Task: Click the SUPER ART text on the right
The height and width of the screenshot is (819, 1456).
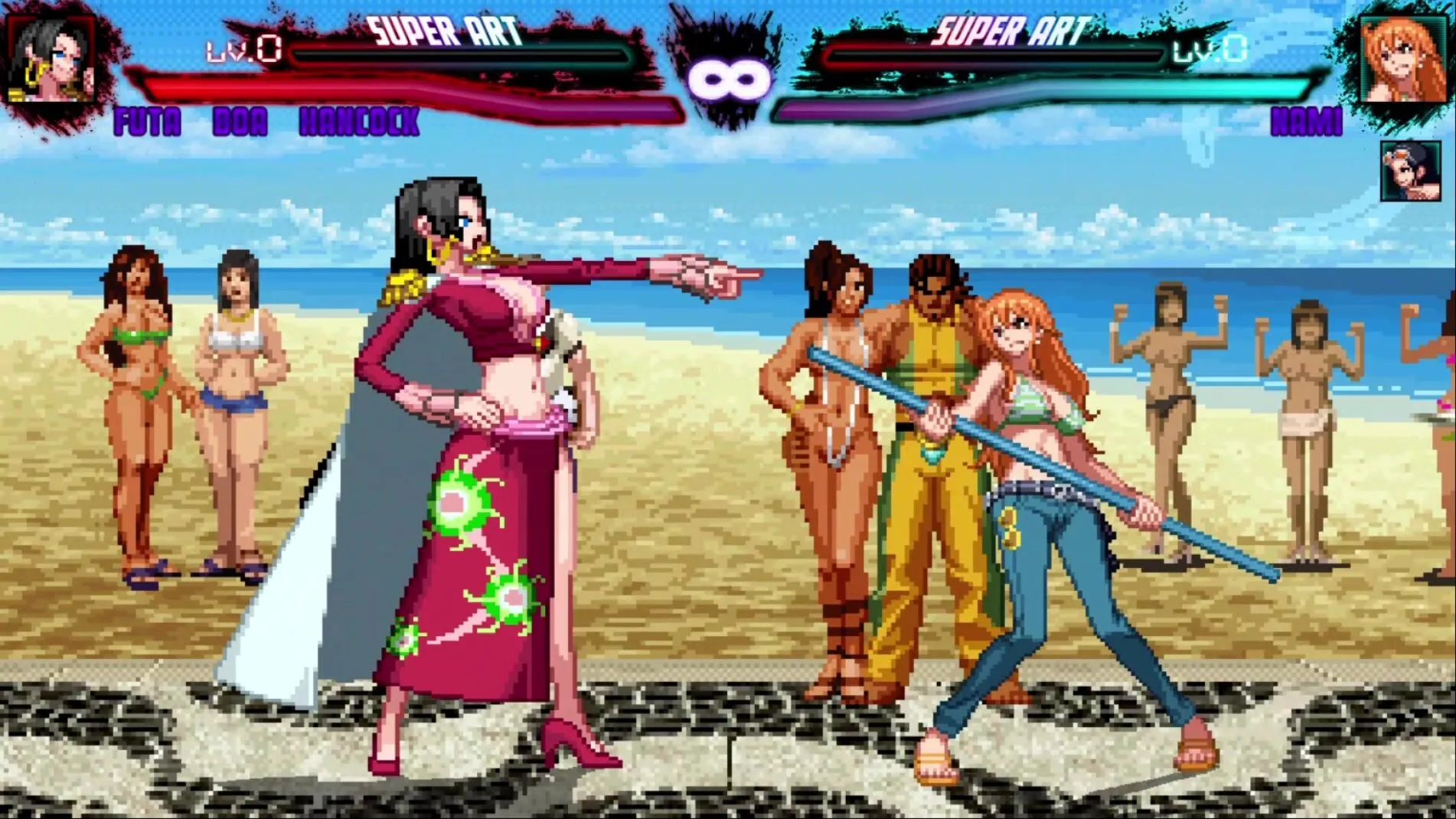Action: (x=1008, y=32)
